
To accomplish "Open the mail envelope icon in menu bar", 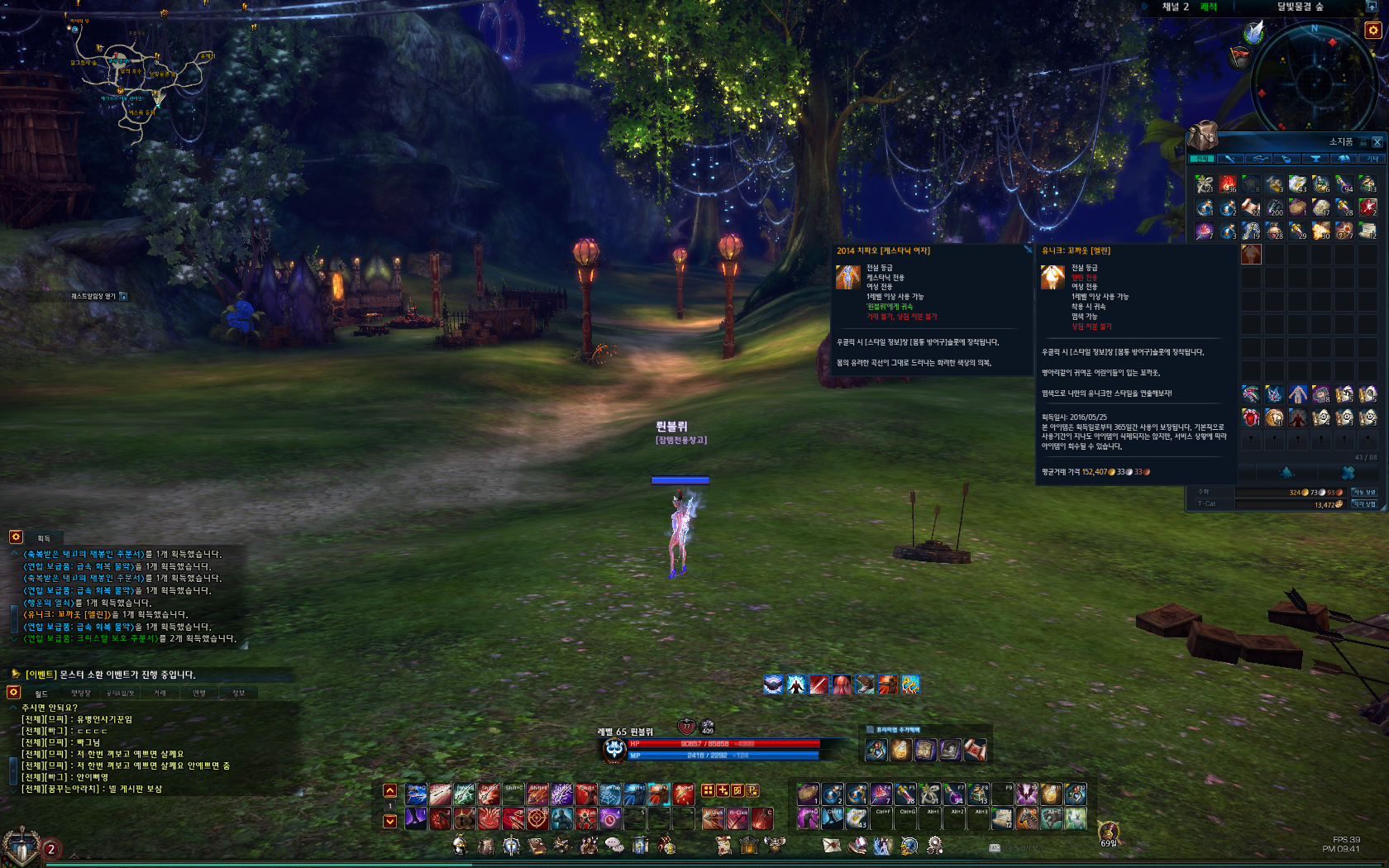I will point(831,845).
